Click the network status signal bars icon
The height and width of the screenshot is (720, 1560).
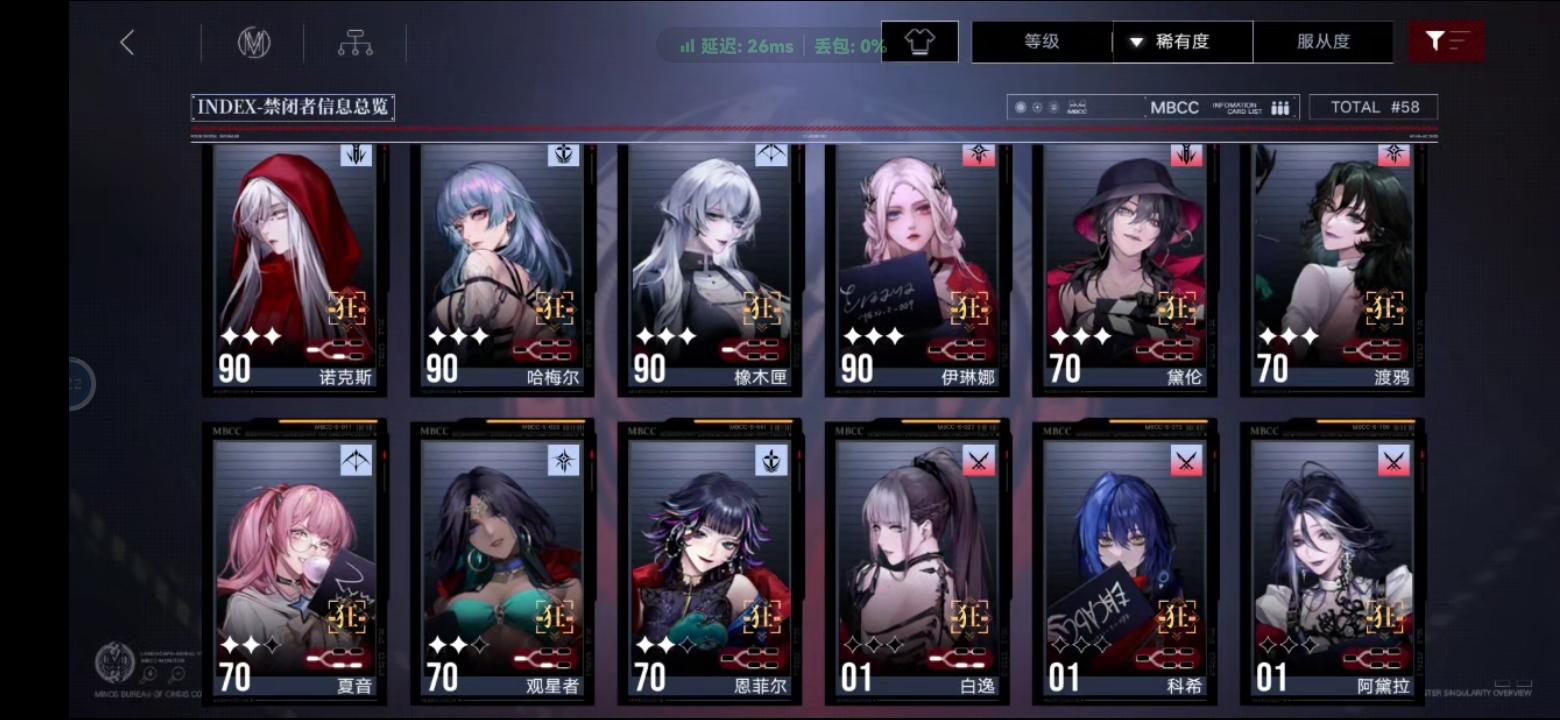[687, 45]
